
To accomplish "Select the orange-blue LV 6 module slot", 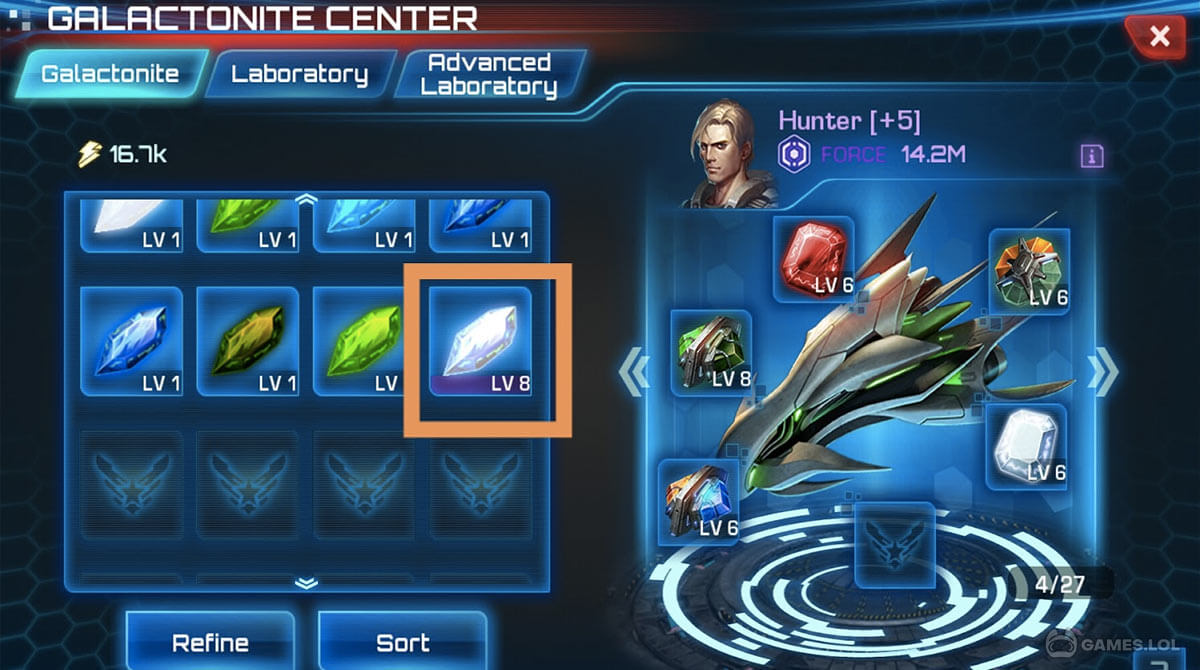I will point(698,502).
